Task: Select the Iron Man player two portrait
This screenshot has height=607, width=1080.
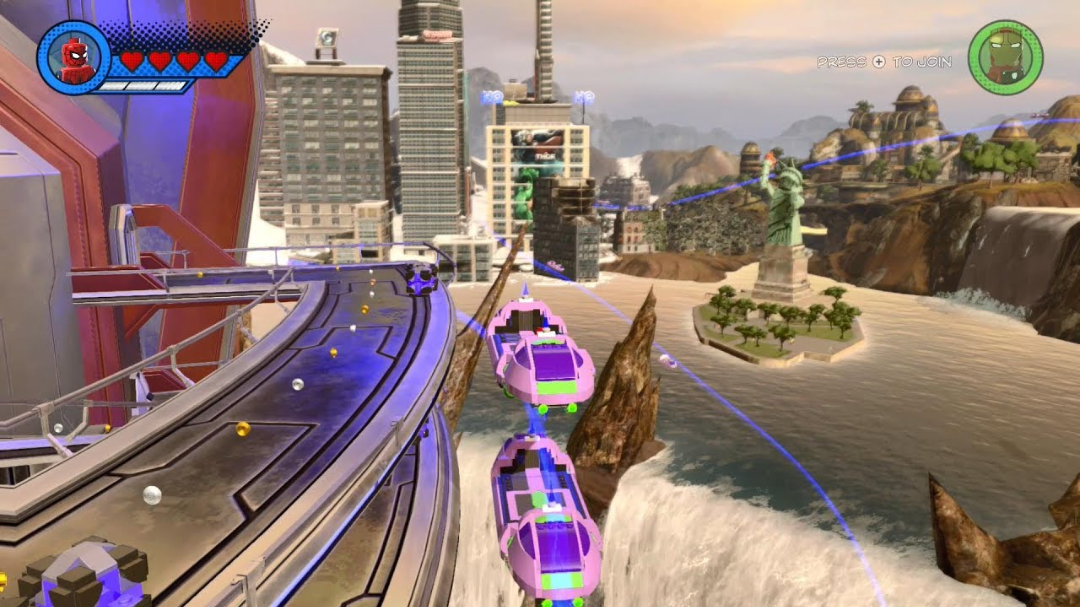Action: [1005, 58]
